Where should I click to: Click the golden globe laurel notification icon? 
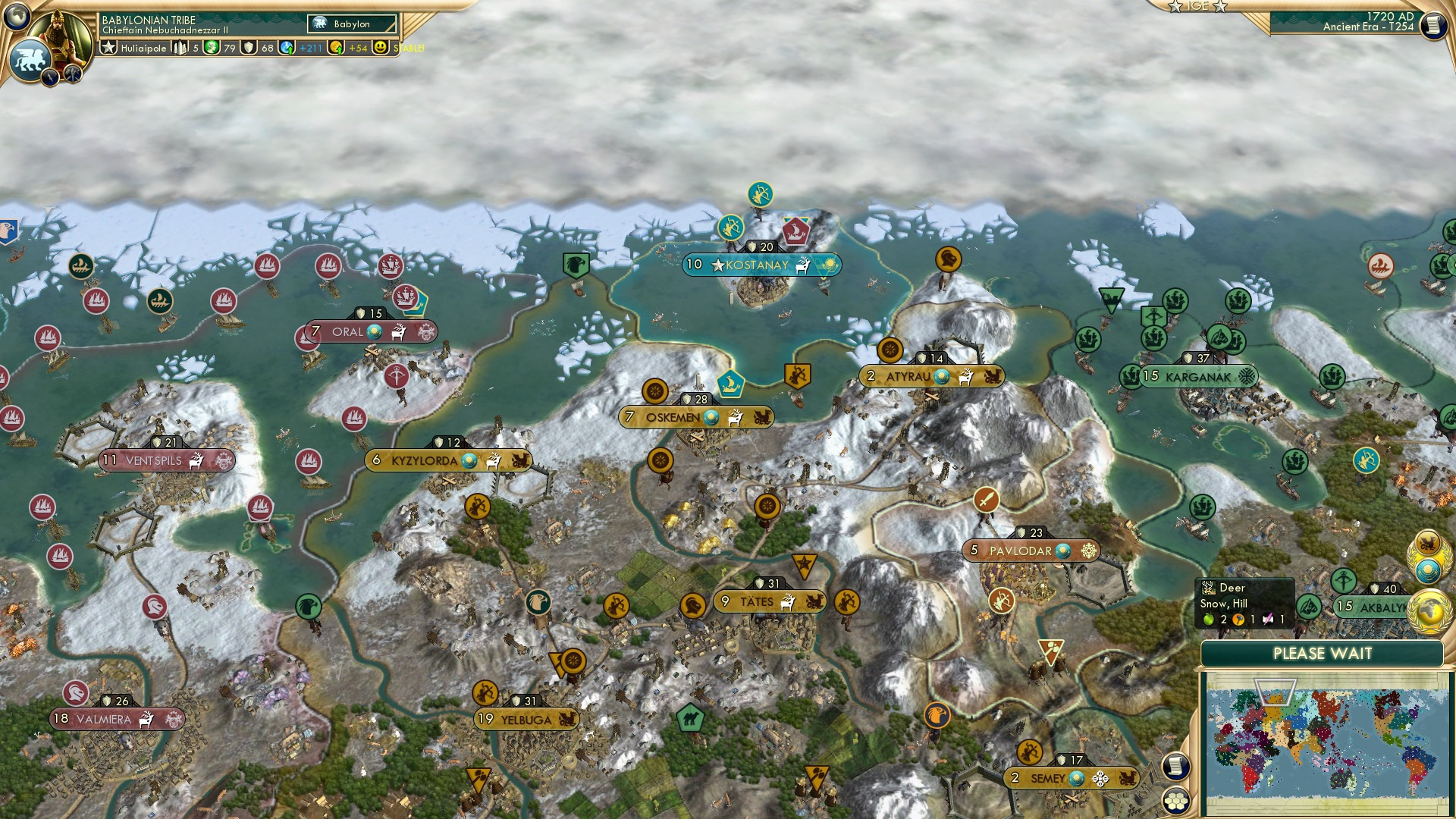1428,612
